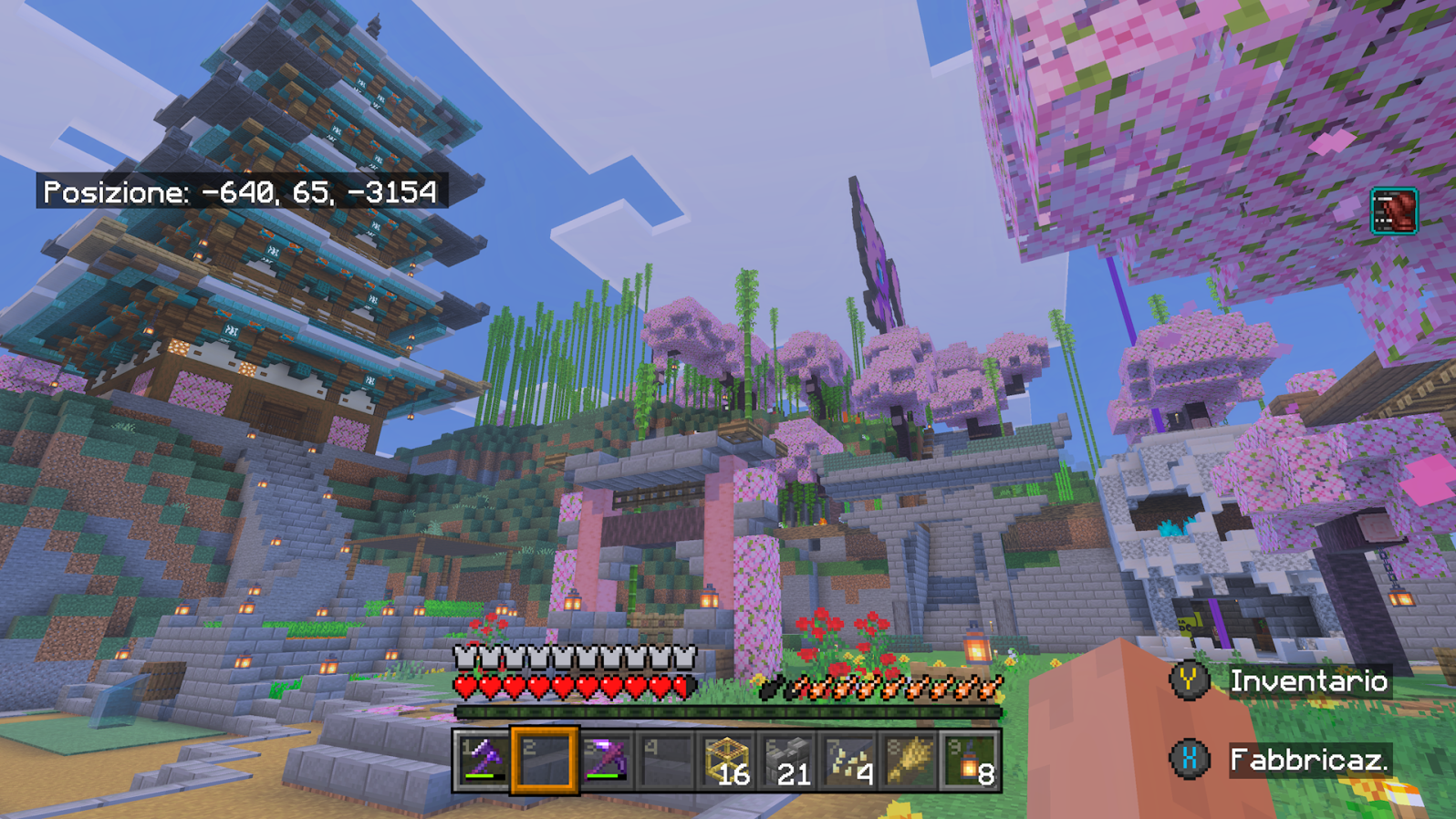Pick the seeds slot with 4 seeds
The image size is (1456, 819).
point(849,760)
